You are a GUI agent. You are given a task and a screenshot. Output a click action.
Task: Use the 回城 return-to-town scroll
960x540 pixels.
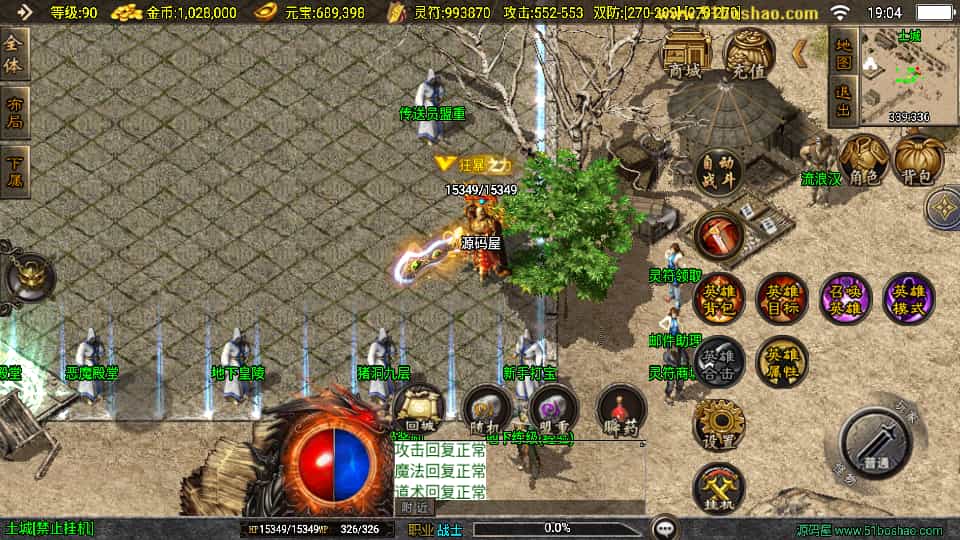418,410
